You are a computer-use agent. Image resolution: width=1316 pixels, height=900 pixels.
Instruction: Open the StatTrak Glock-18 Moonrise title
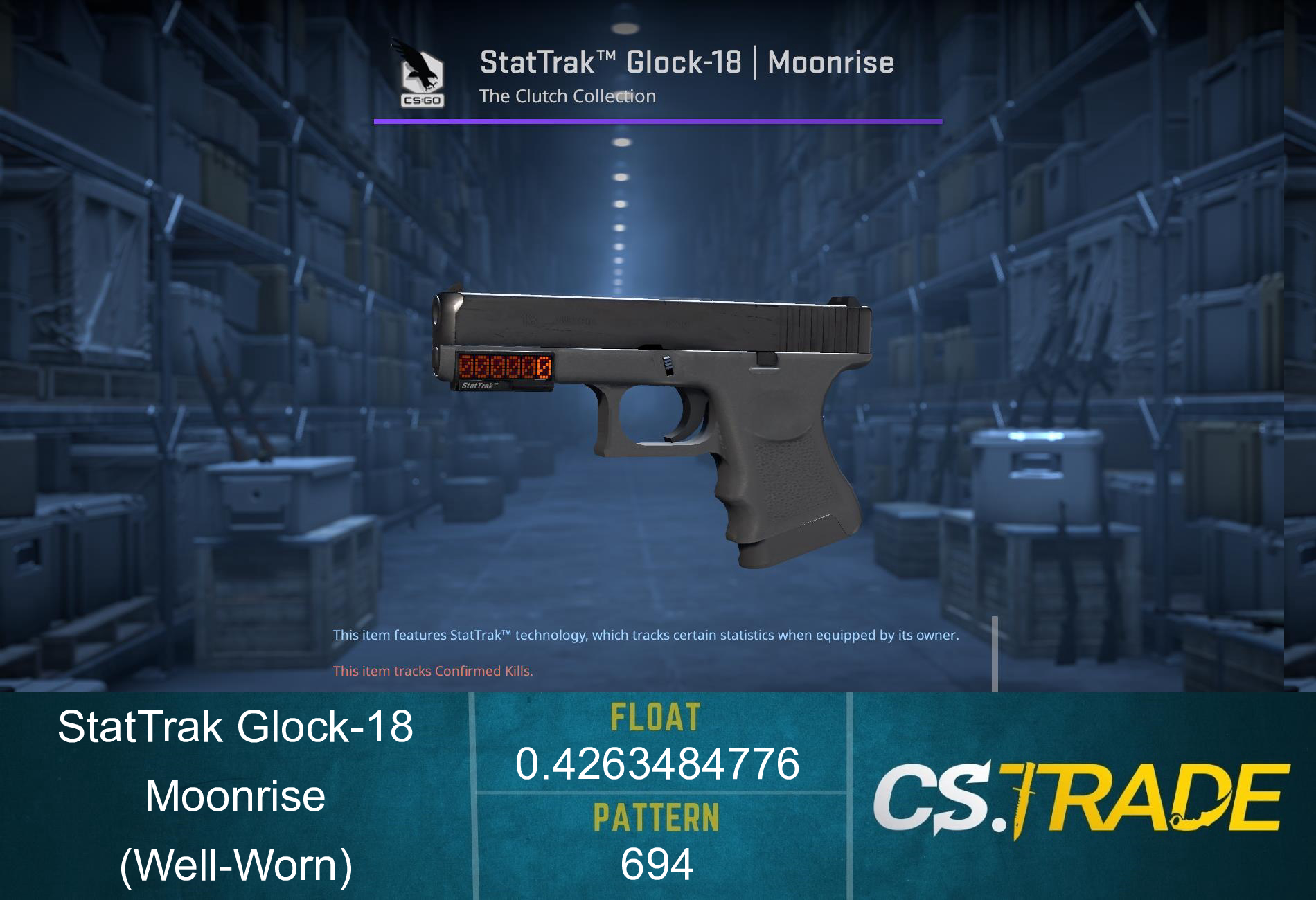688,62
